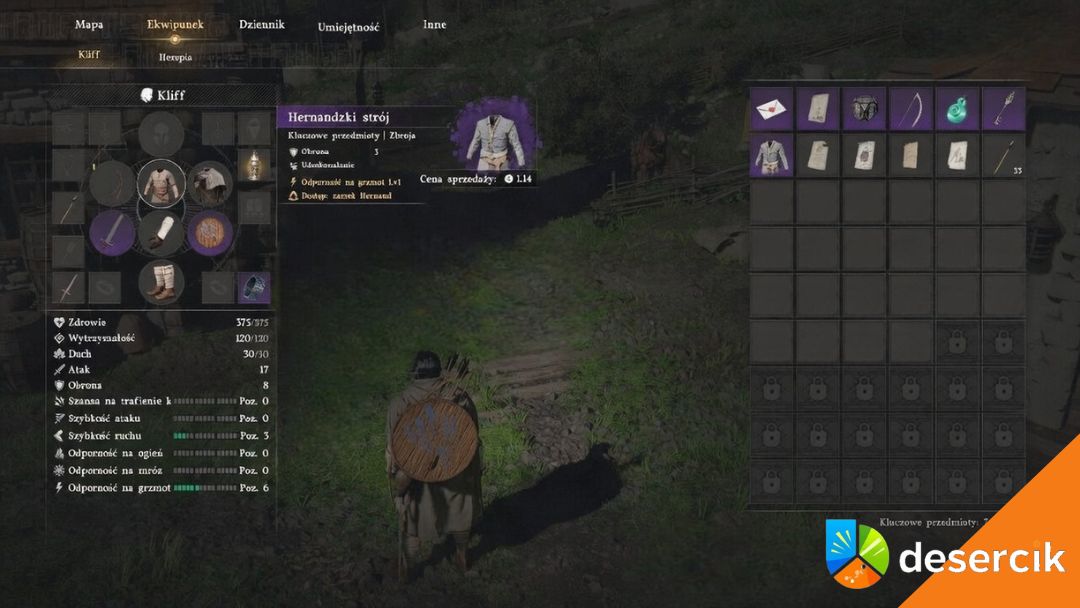Open the Umiejętność tab

click(x=348, y=28)
